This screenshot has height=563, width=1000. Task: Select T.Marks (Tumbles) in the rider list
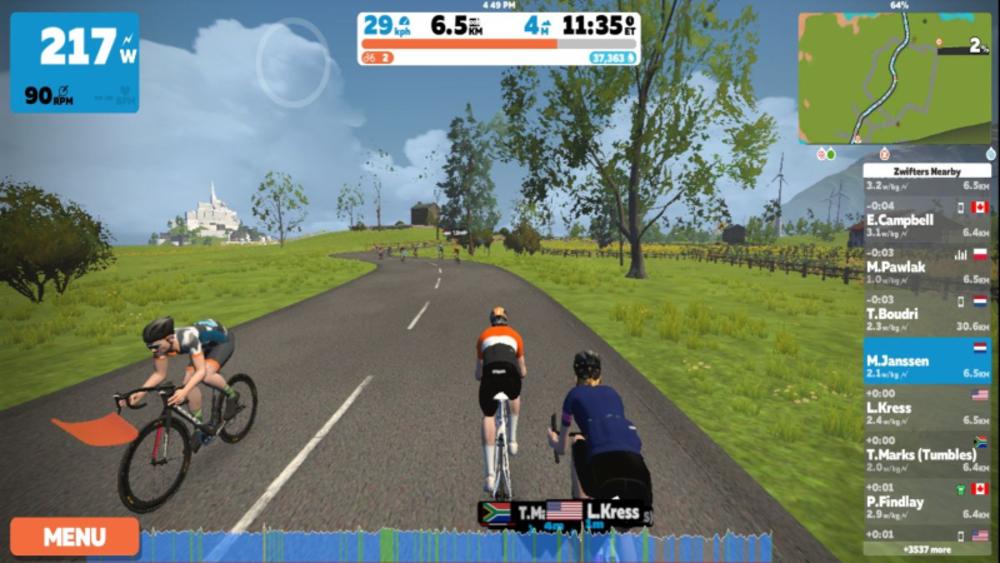coord(926,458)
